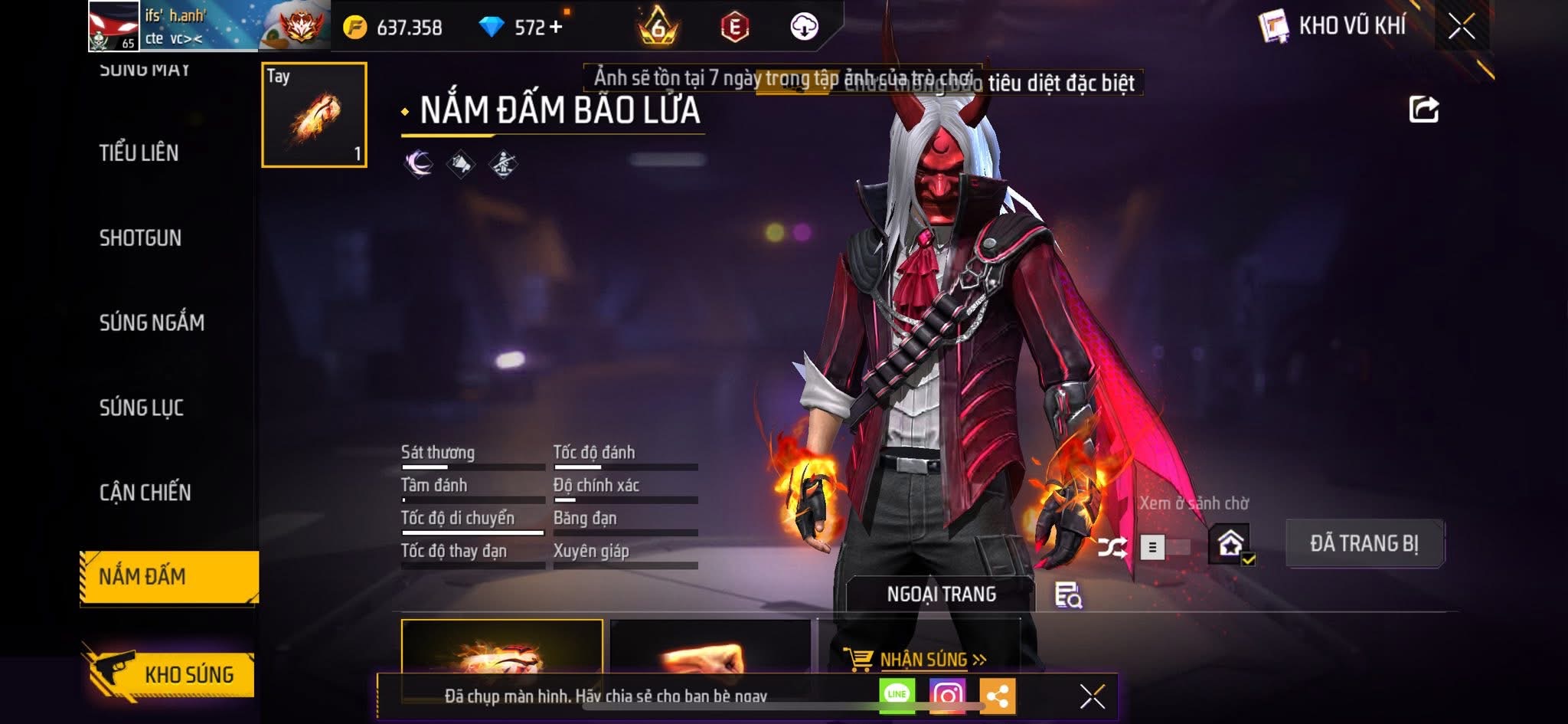The image size is (1568, 724).
Task: Click the ĐÃ TRANG BỊ button
Action: click(x=1364, y=543)
